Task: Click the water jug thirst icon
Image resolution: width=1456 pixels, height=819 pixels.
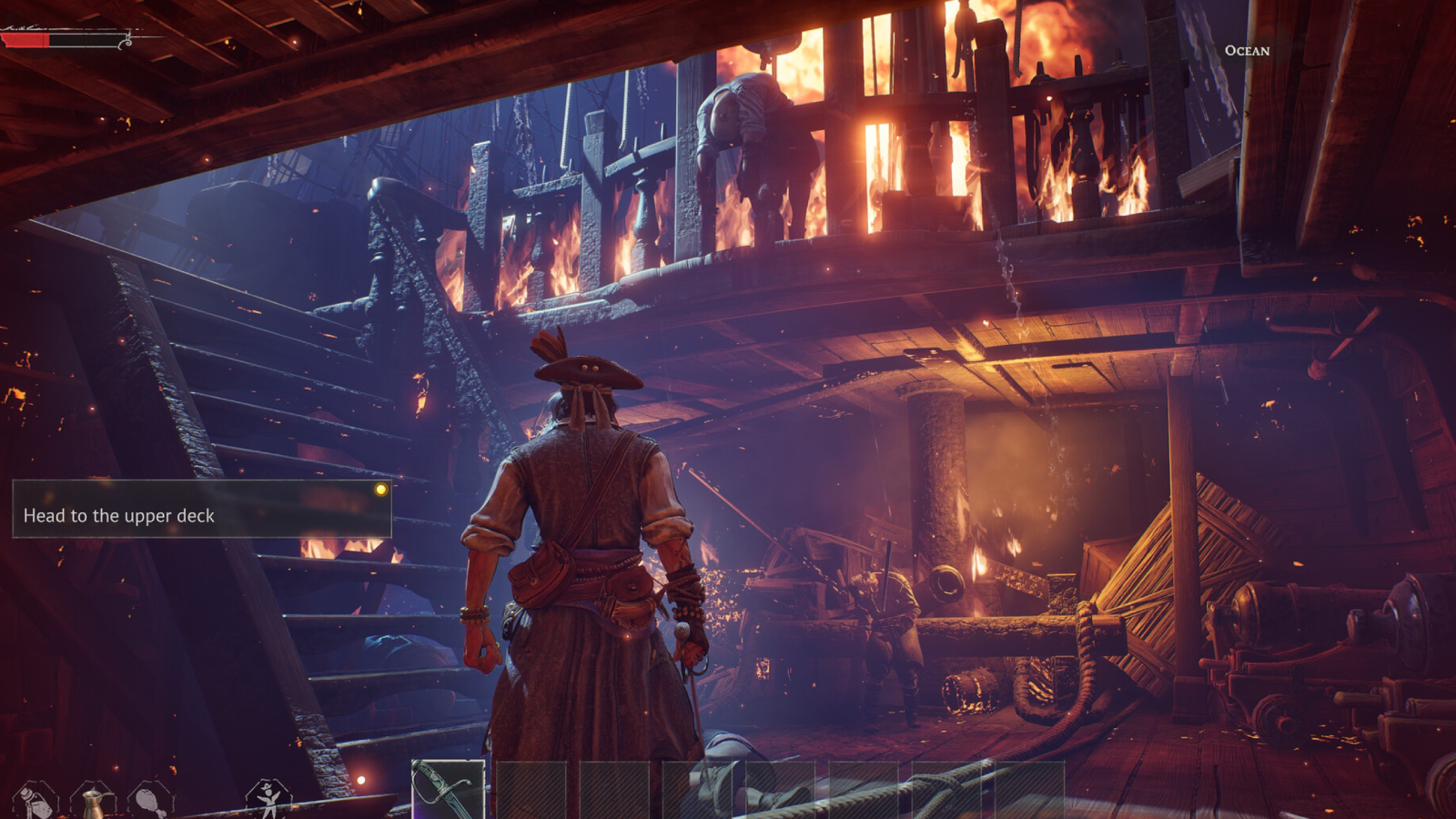Action: tap(93, 802)
